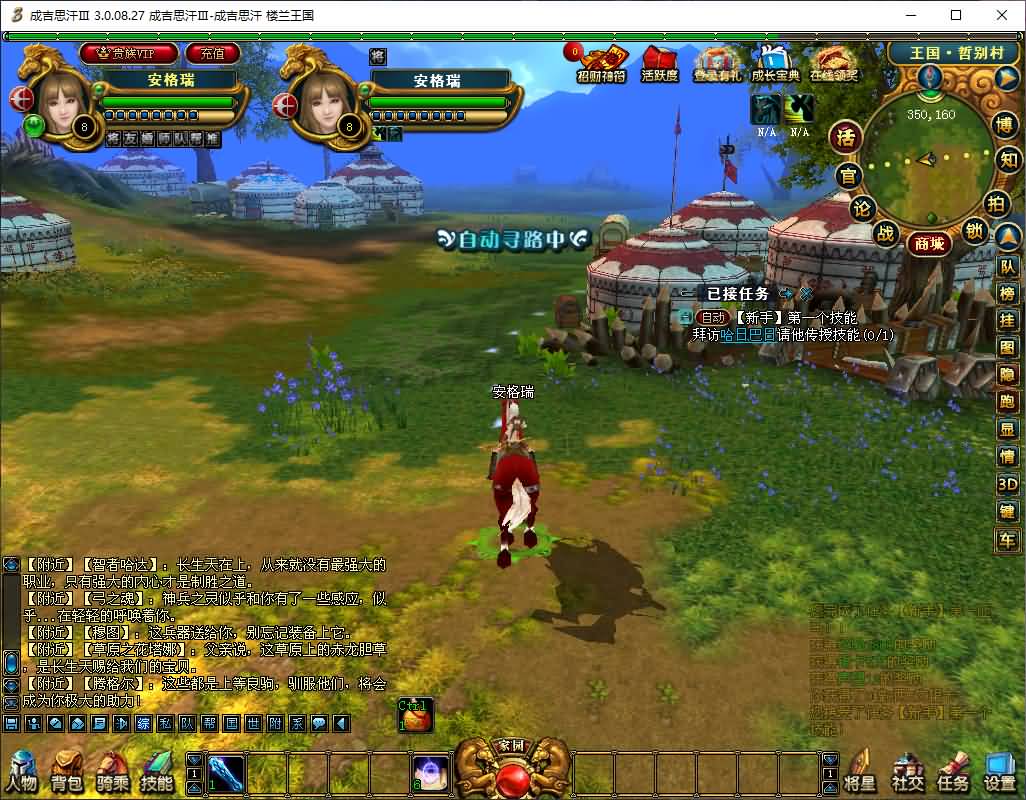Open the 贵族VIP panel

(x=129, y=53)
